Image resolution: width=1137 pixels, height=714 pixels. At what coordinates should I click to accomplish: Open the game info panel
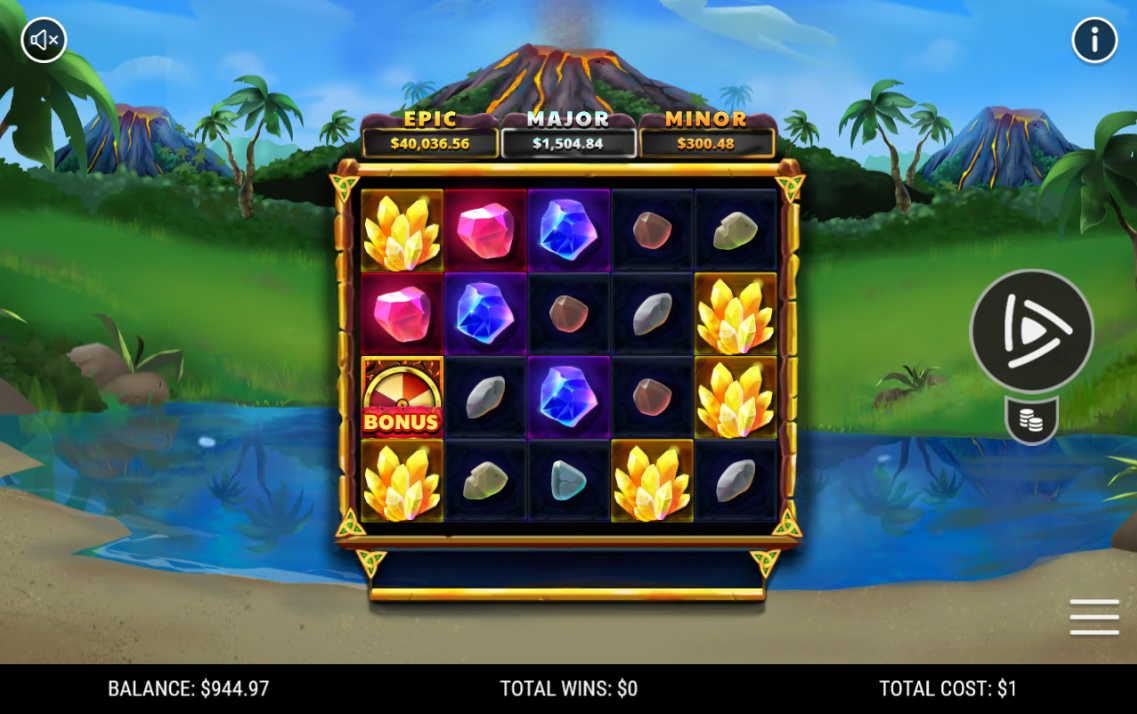1094,41
